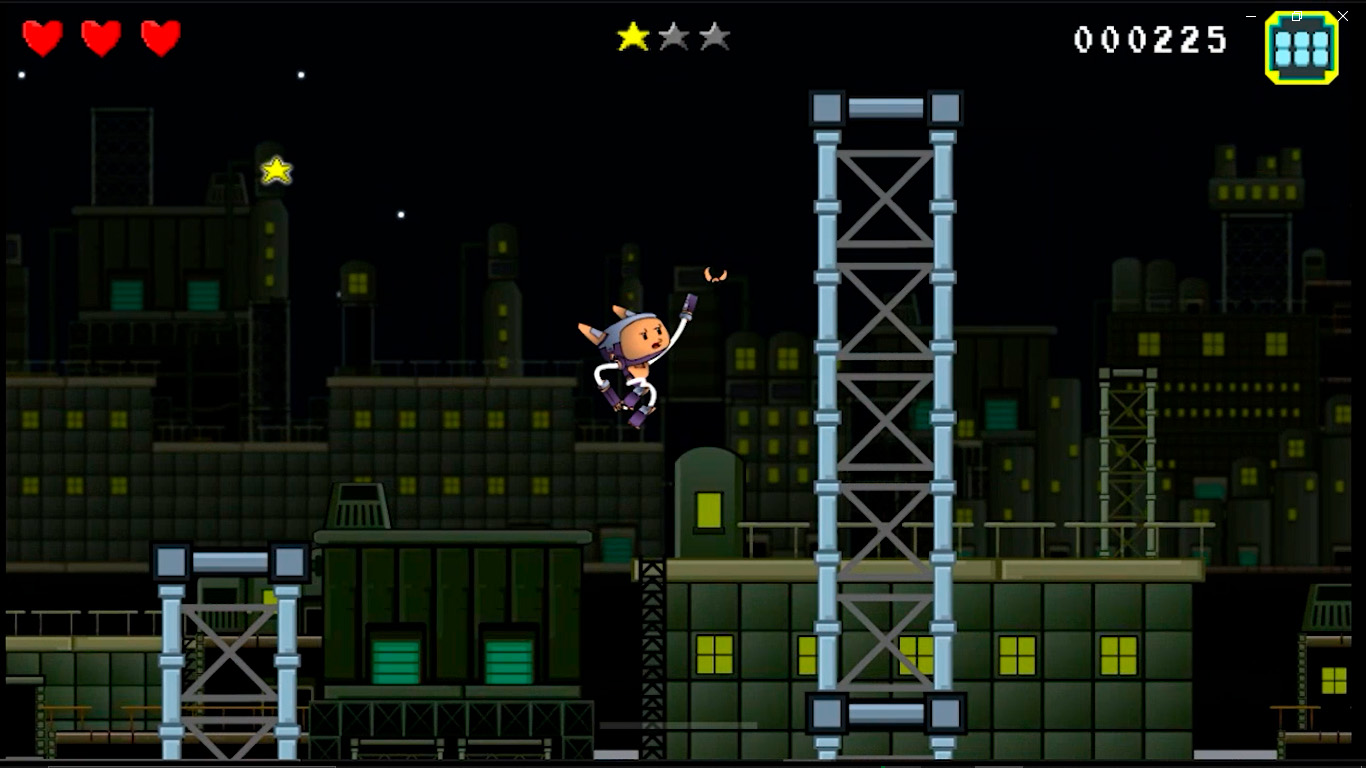The height and width of the screenshot is (768, 1366).
Task: Click the middle gray star in the HUD
Action: tap(675, 38)
